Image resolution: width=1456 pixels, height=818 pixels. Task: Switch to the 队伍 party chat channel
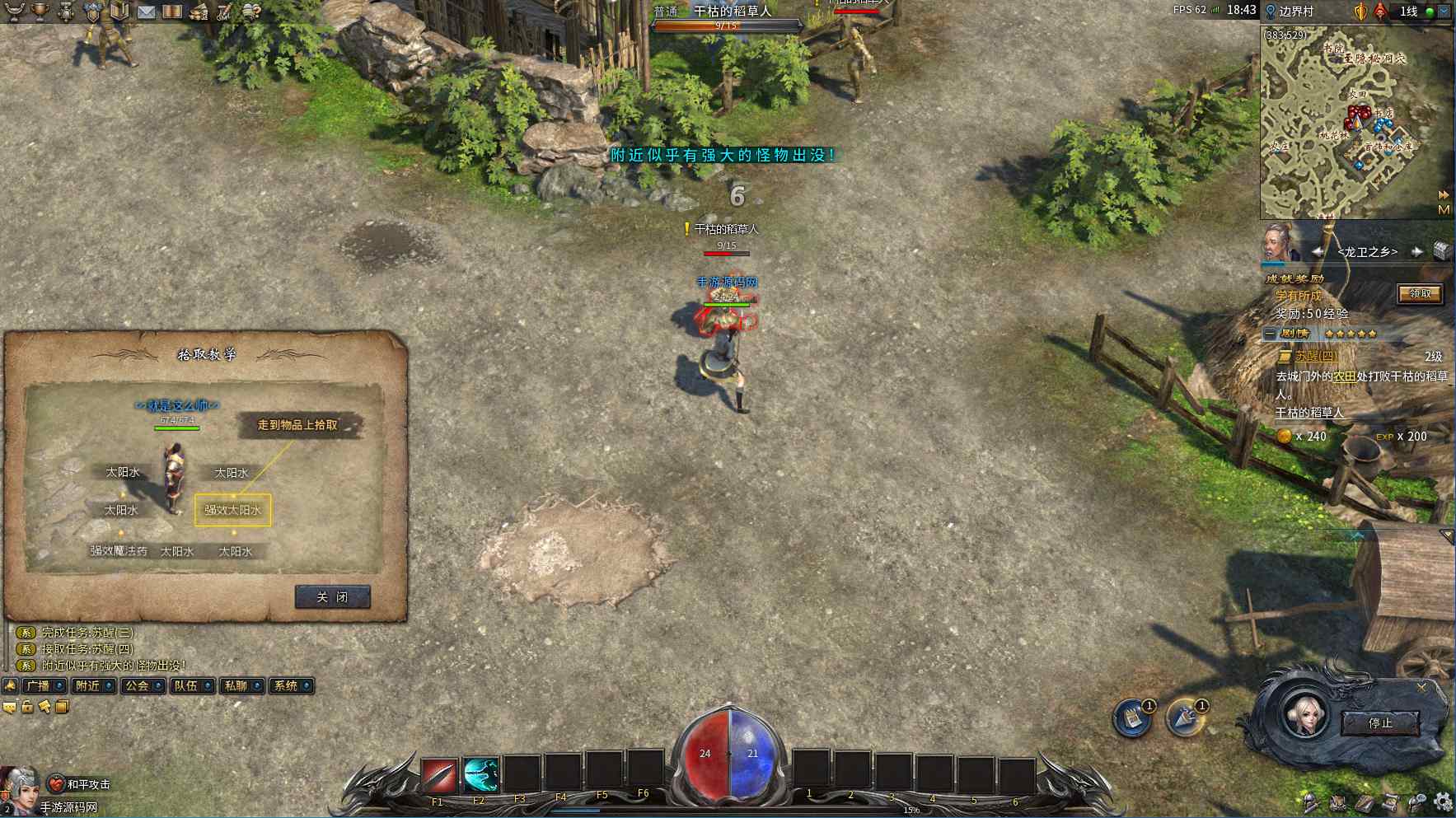coord(186,685)
